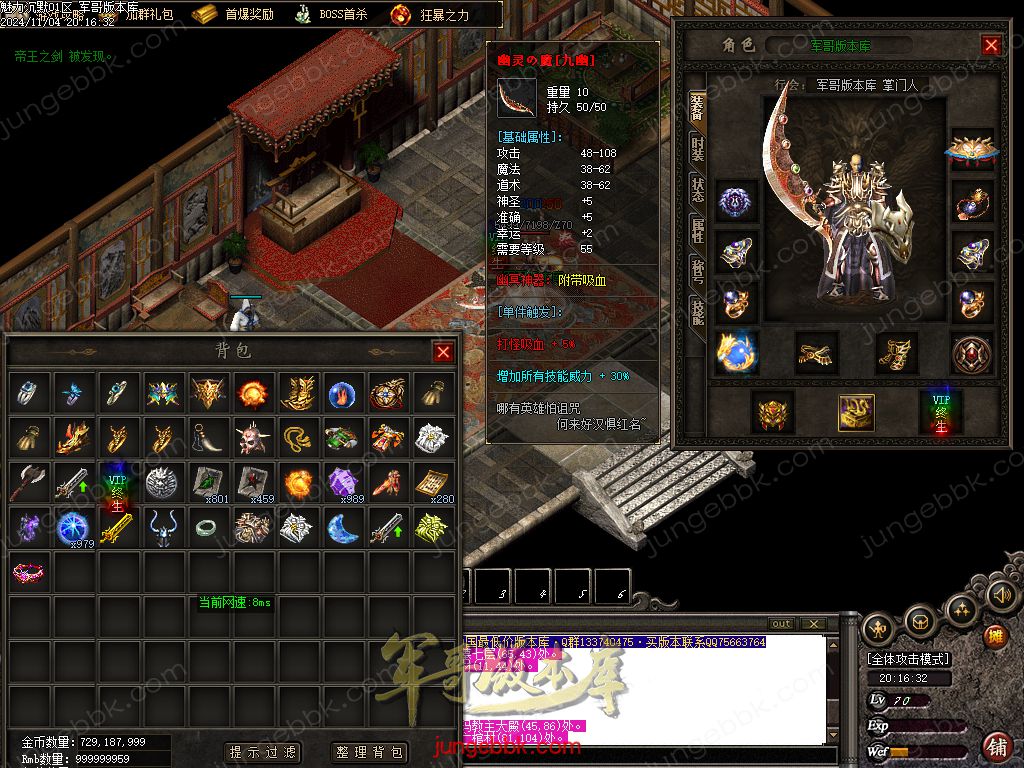This screenshot has height=768, width=1024.
Task: Open the first-kill reward (首爆奖励) menu
Action: click(233, 14)
